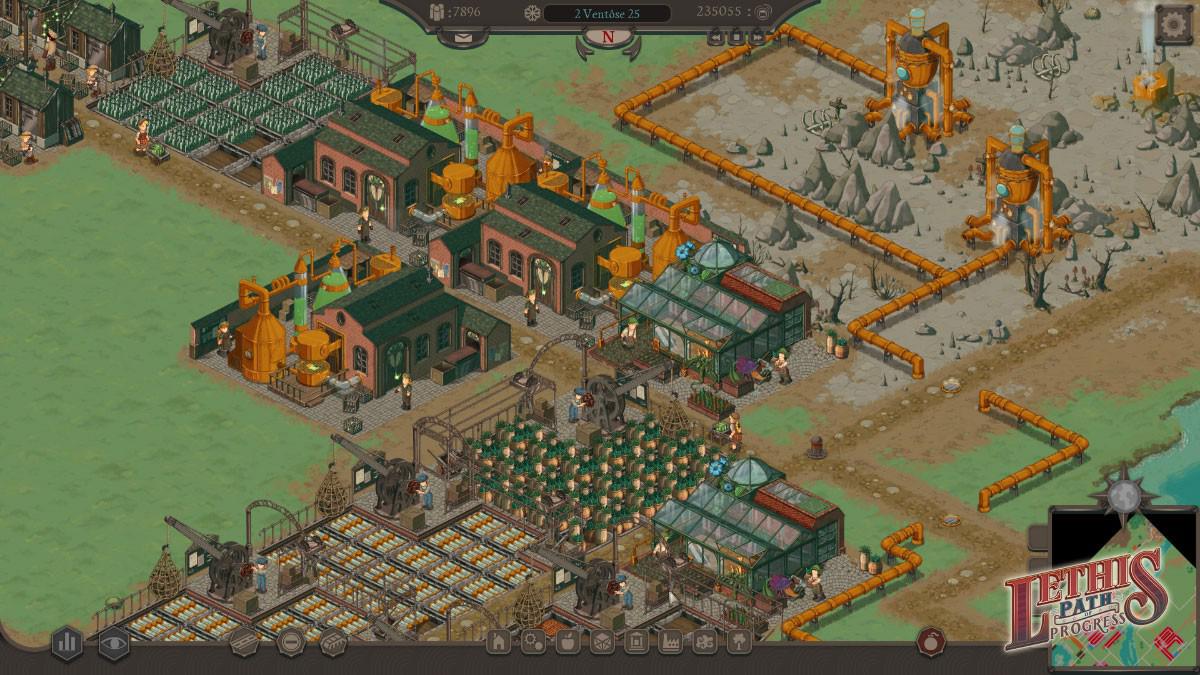This screenshot has height=675, width=1200.
Task: Toggle the eye overlay view
Action: coord(113,643)
